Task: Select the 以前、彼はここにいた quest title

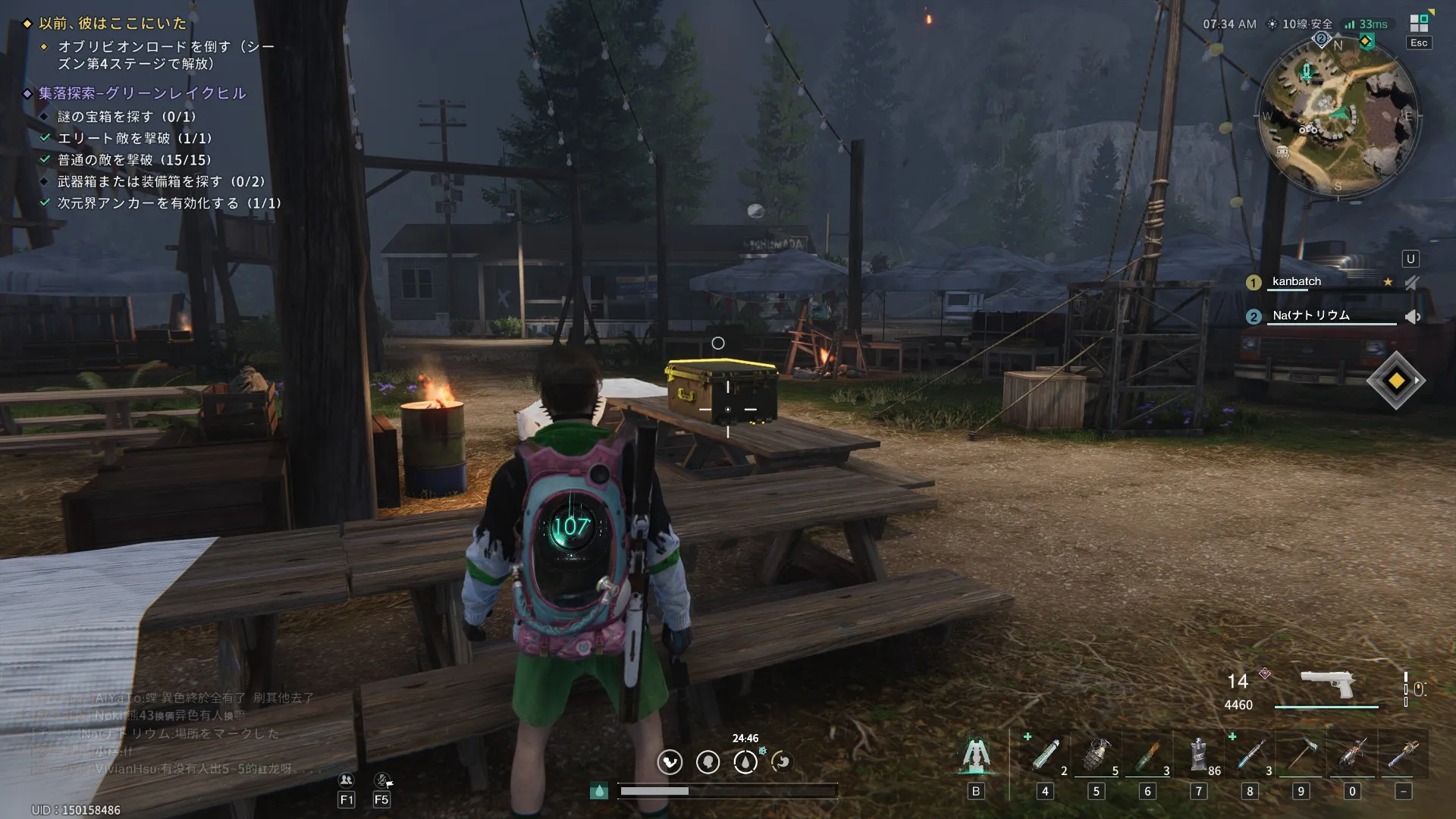Action: 112,24
